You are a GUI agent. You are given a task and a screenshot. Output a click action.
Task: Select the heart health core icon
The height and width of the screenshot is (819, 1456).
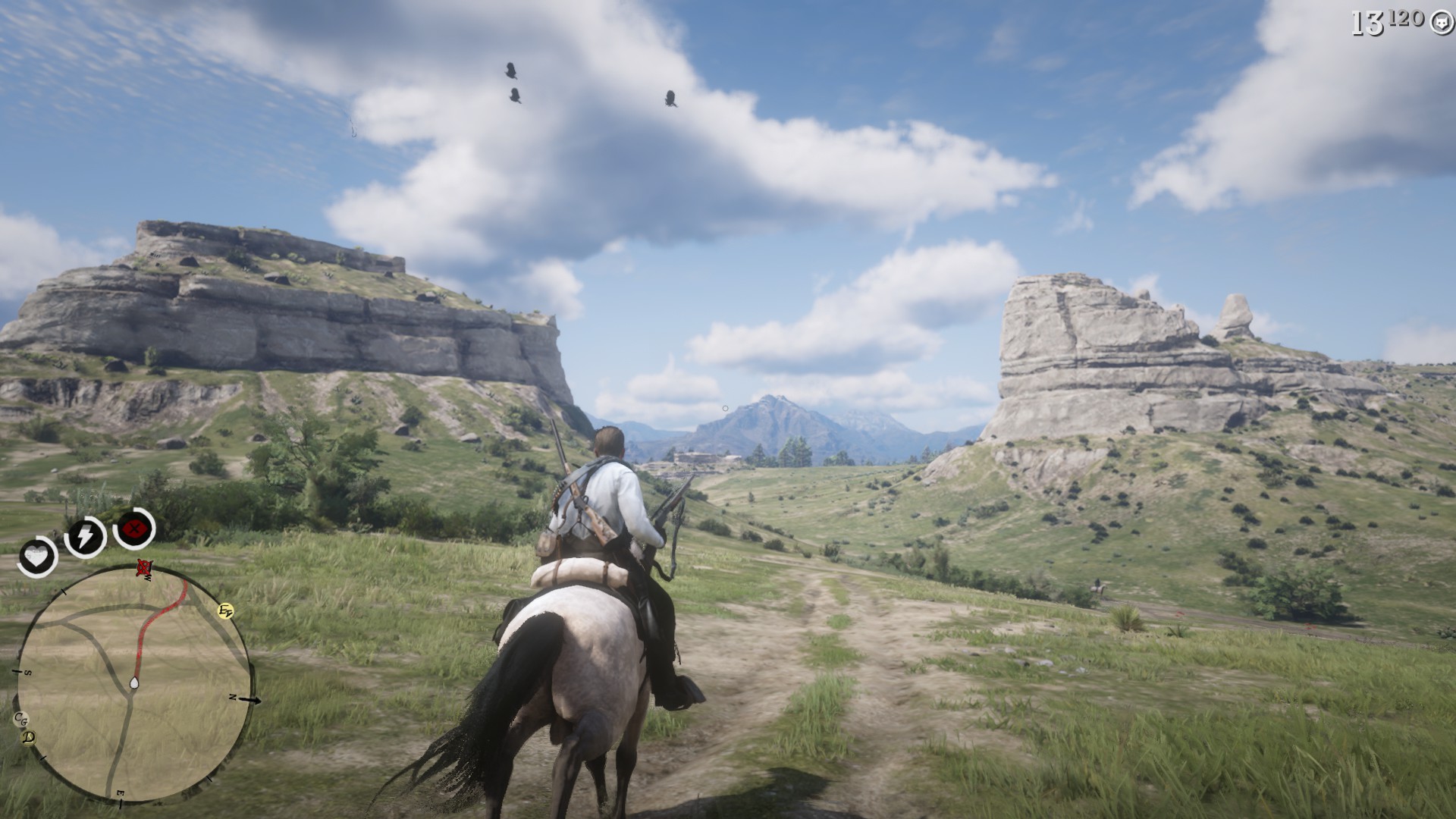(37, 557)
